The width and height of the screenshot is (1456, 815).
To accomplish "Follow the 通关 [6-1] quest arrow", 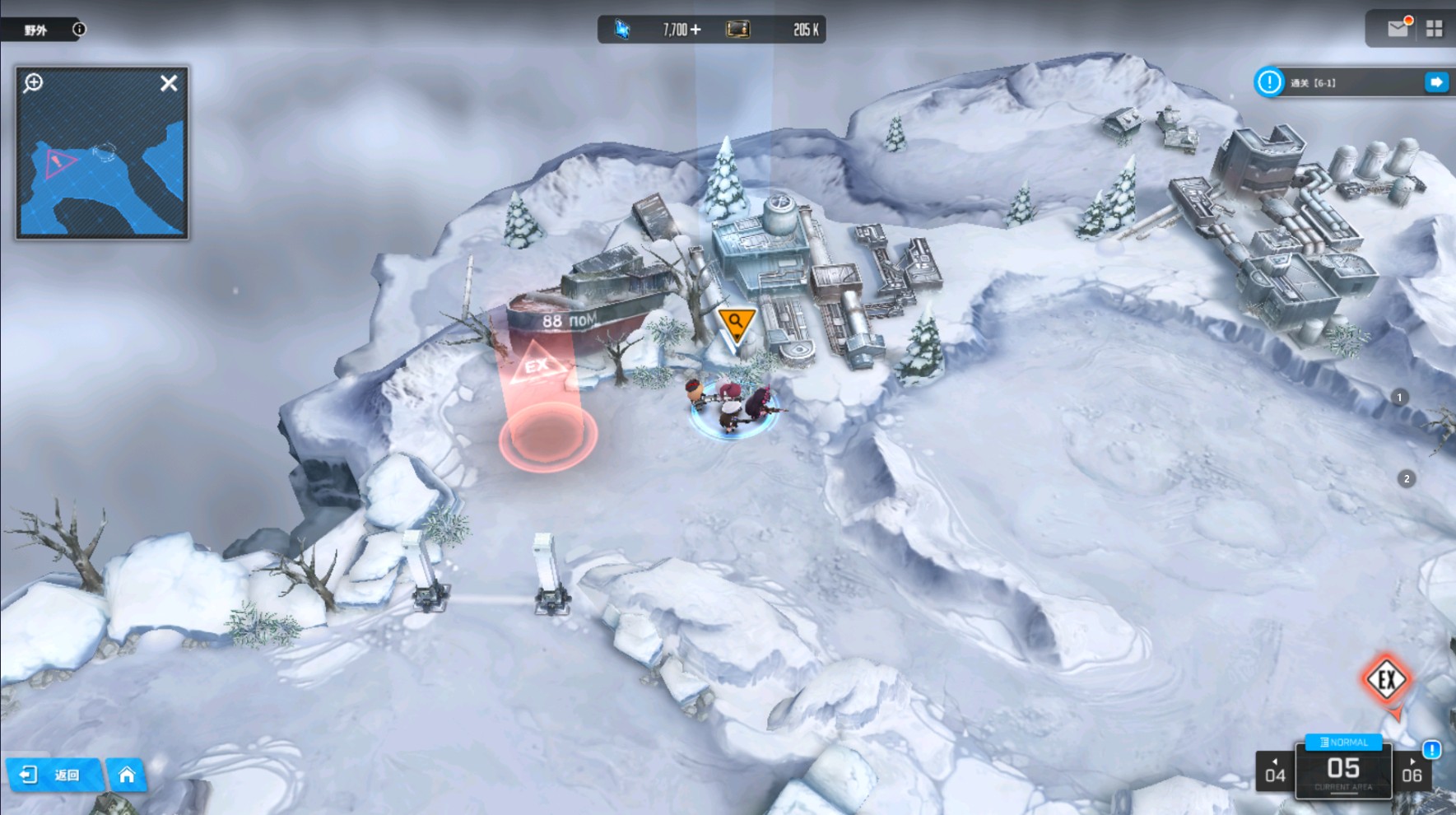I will click(x=1436, y=82).
